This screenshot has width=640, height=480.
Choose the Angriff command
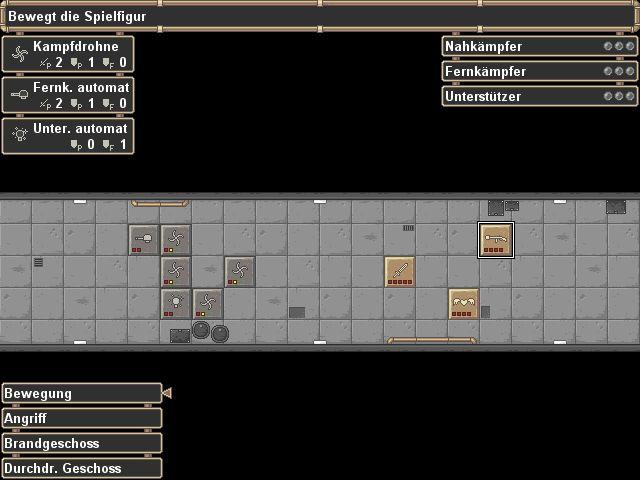point(81,418)
